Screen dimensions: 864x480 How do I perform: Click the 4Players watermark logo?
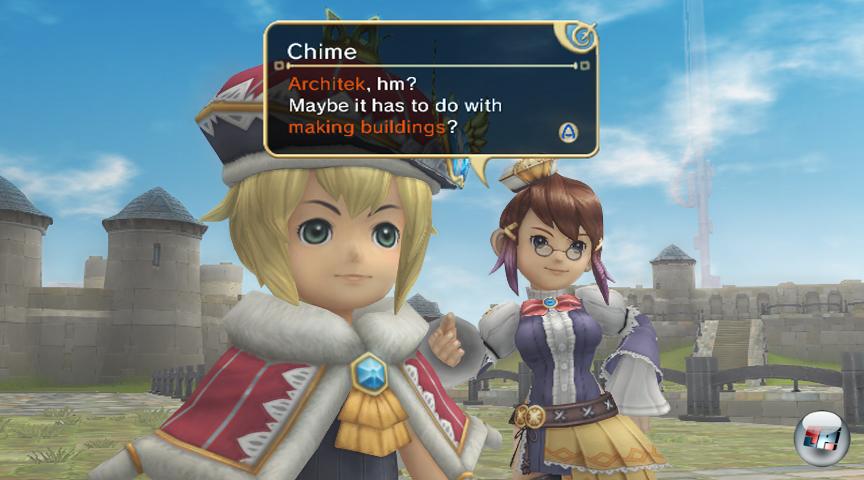(821, 438)
